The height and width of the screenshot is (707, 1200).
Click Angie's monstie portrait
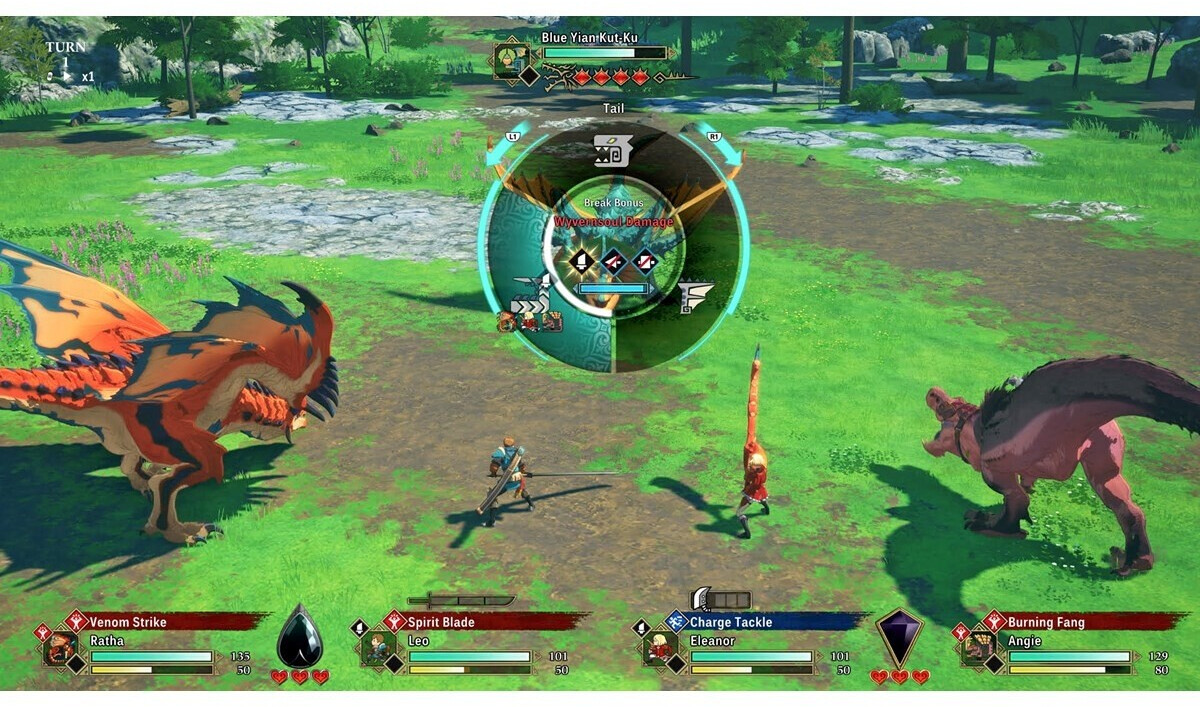pos(978,647)
